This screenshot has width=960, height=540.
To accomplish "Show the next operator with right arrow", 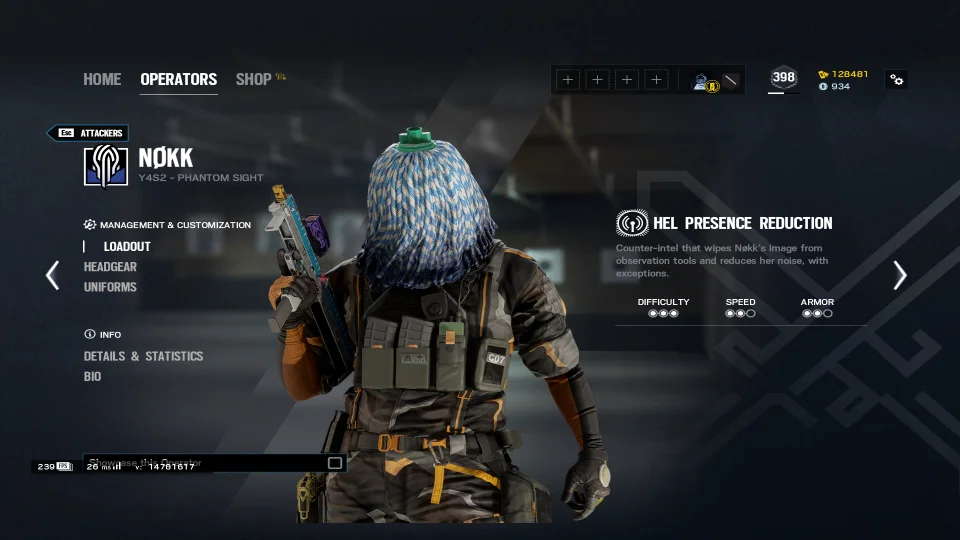I will tap(899, 275).
